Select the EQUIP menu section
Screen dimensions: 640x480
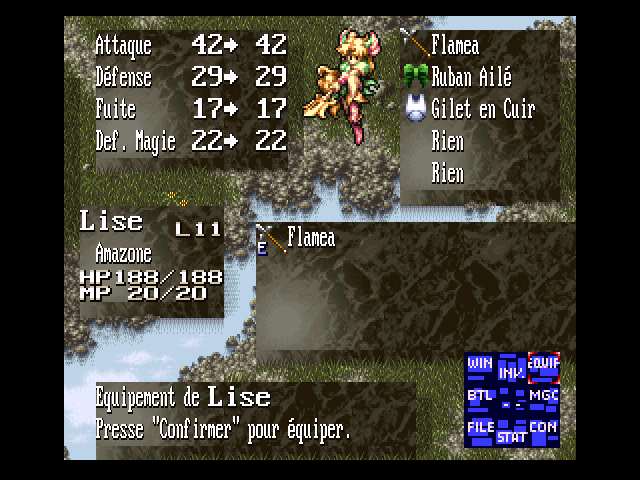point(544,364)
